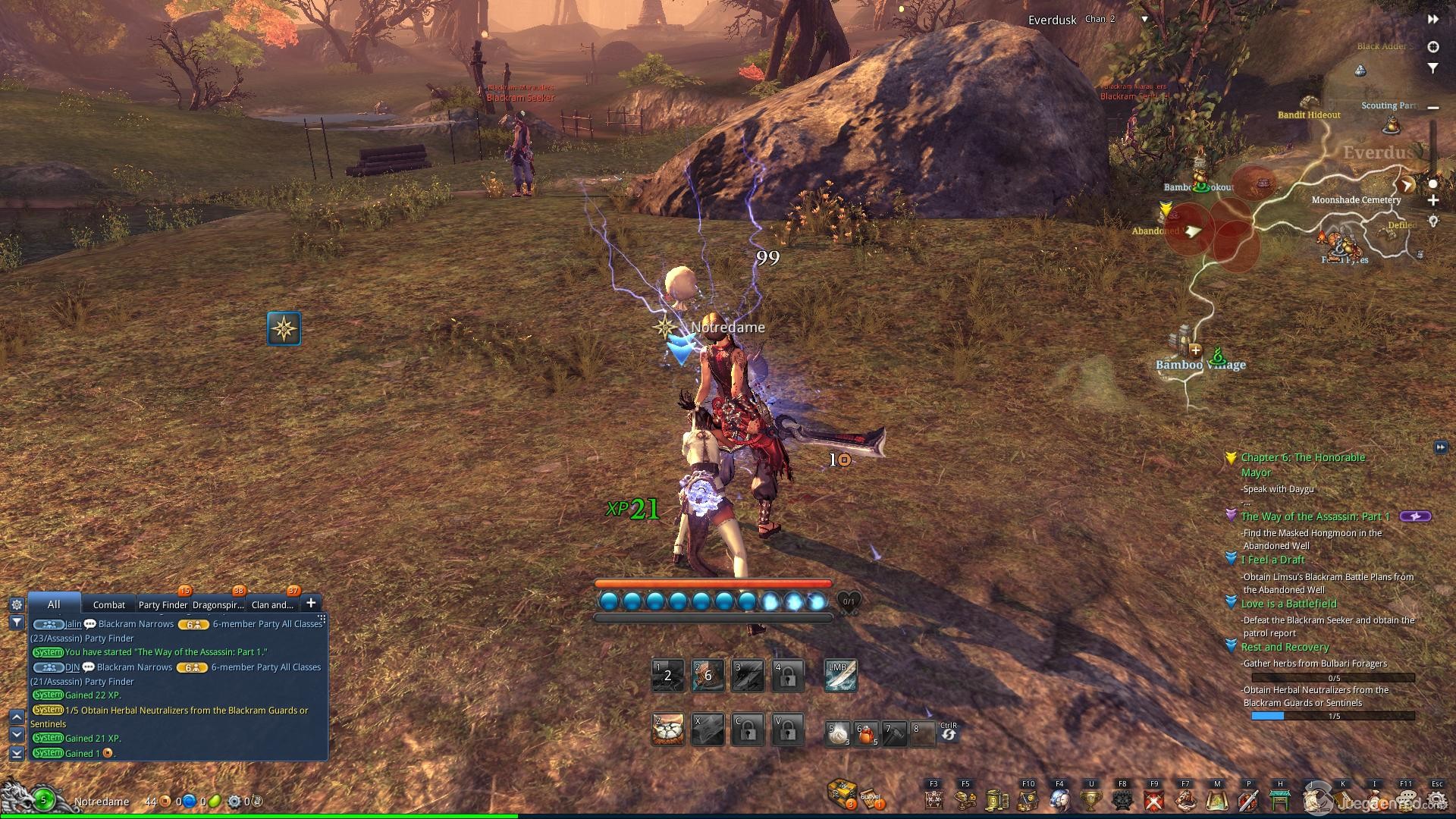Click player name Jalin in chat

coord(73,624)
